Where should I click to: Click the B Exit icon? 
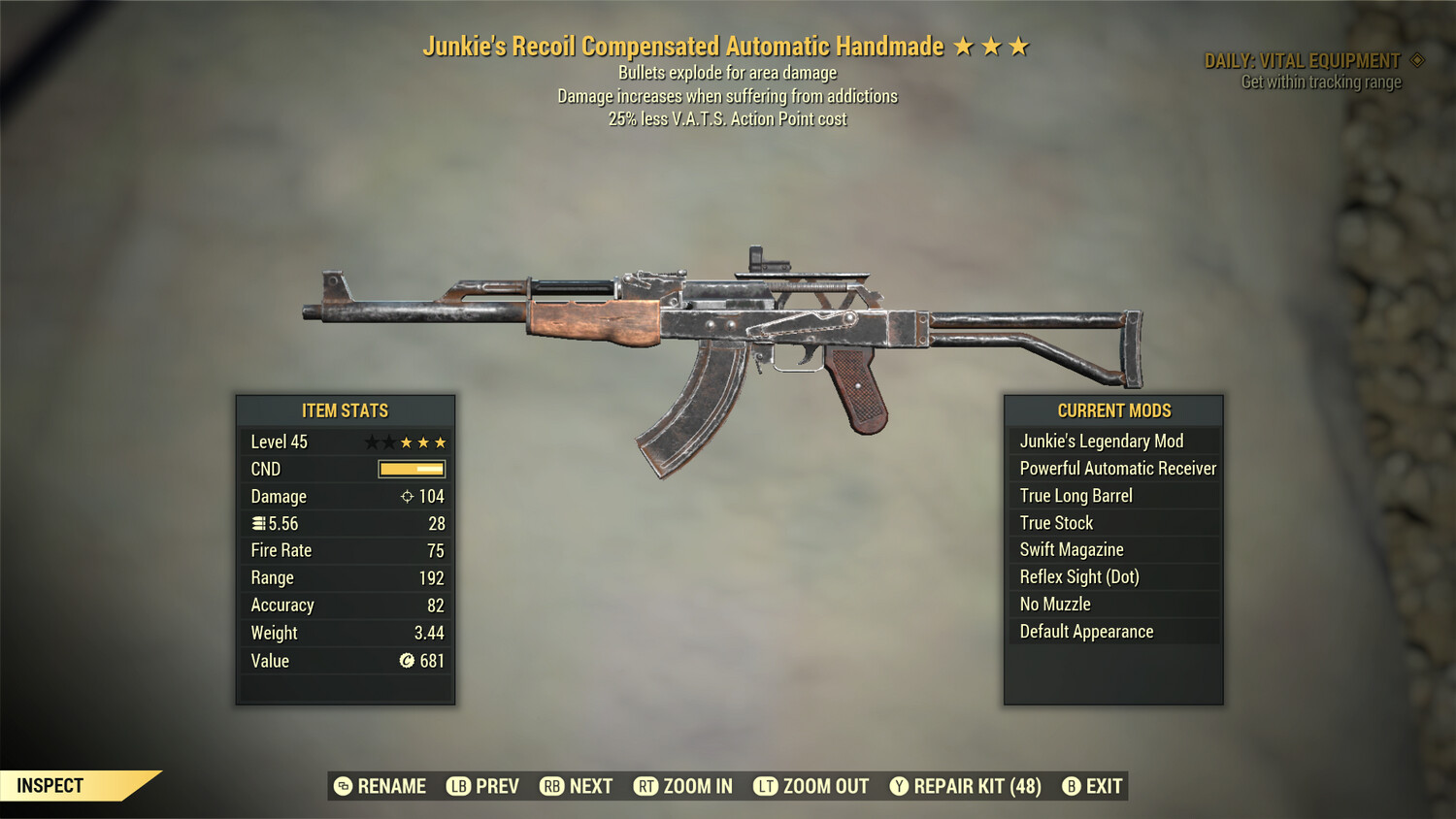[x=1072, y=787]
